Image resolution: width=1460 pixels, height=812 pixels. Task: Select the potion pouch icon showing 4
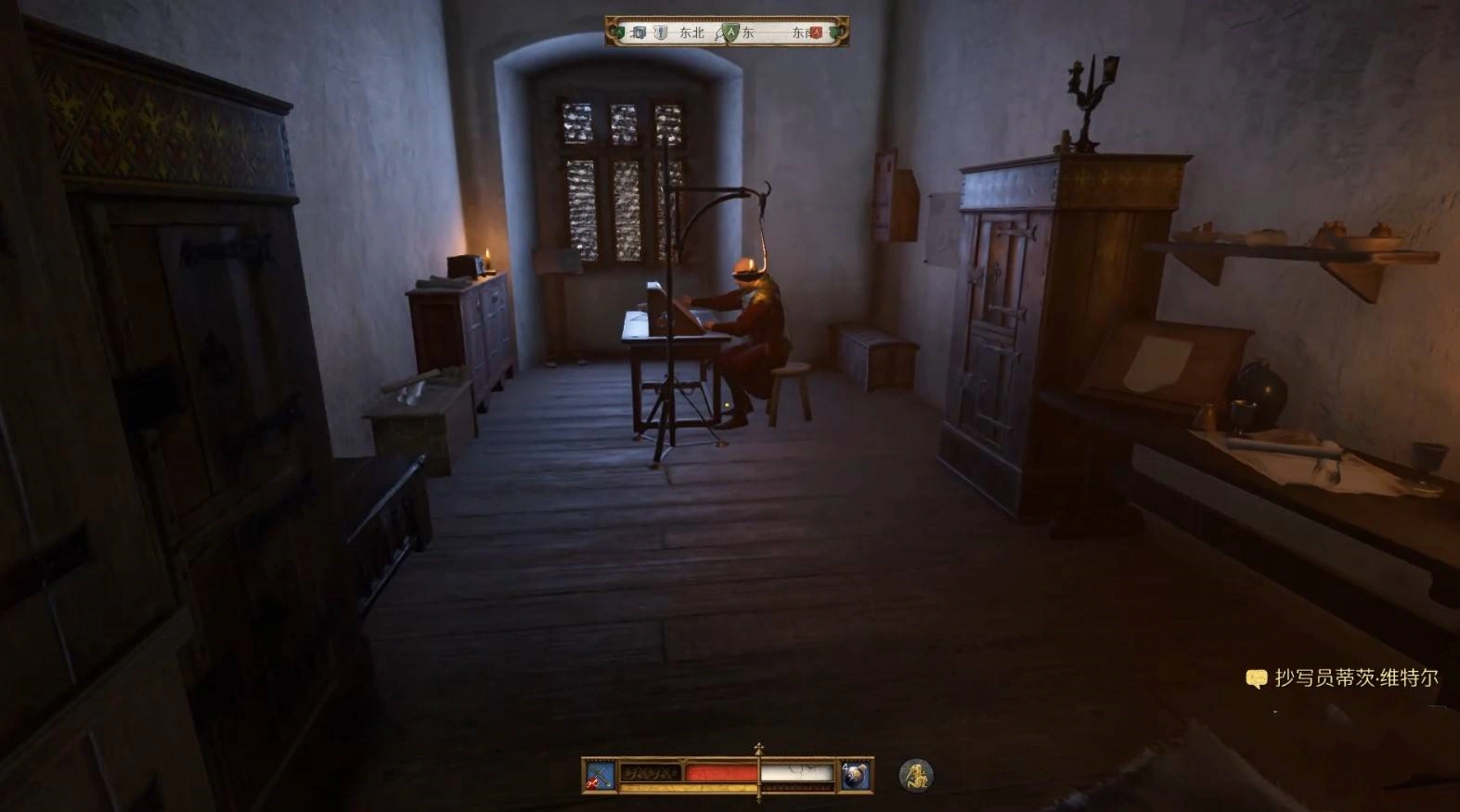click(855, 775)
